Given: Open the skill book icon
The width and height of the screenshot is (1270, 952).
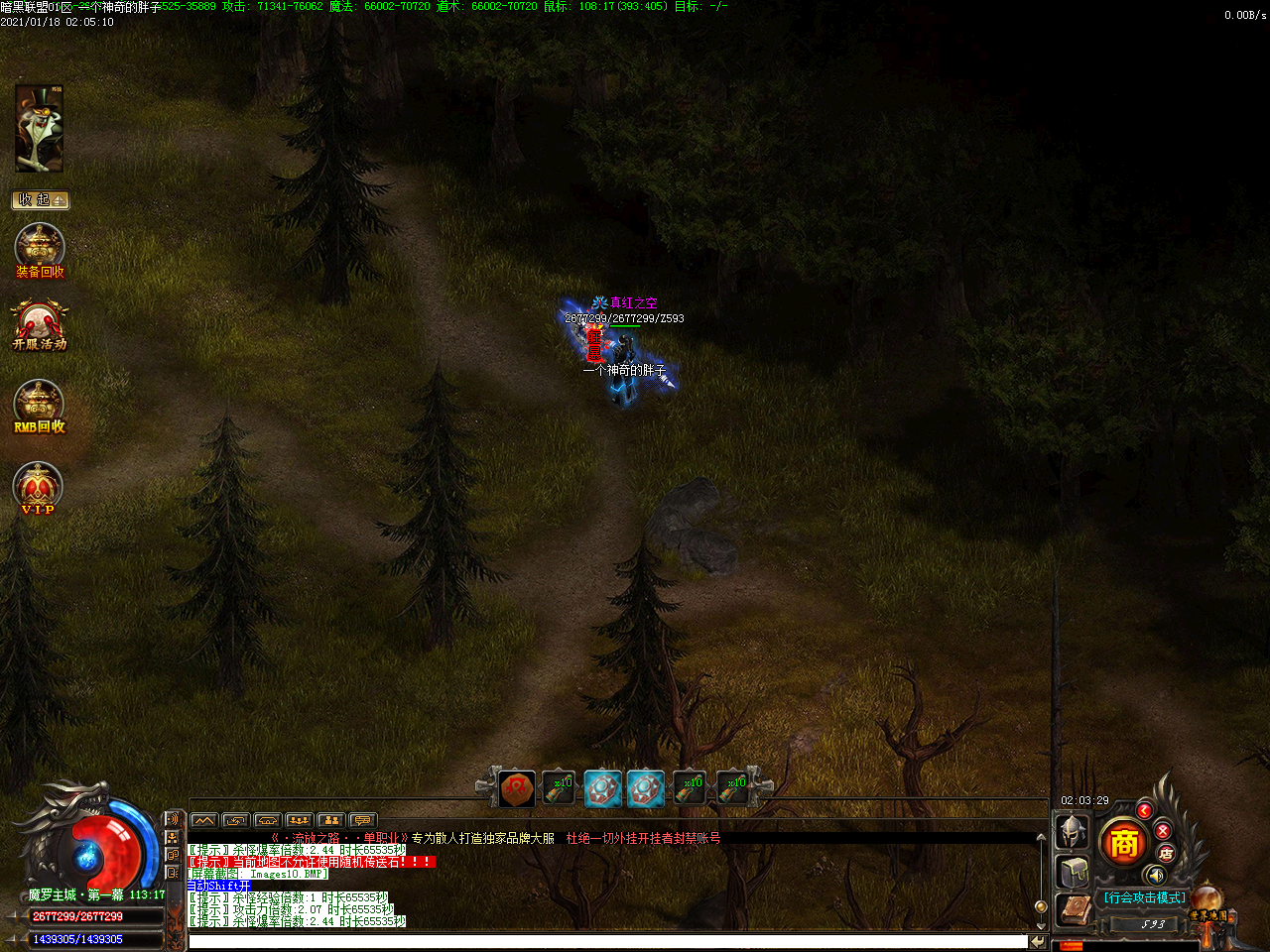Looking at the screenshot, I should pyautogui.click(x=1073, y=910).
